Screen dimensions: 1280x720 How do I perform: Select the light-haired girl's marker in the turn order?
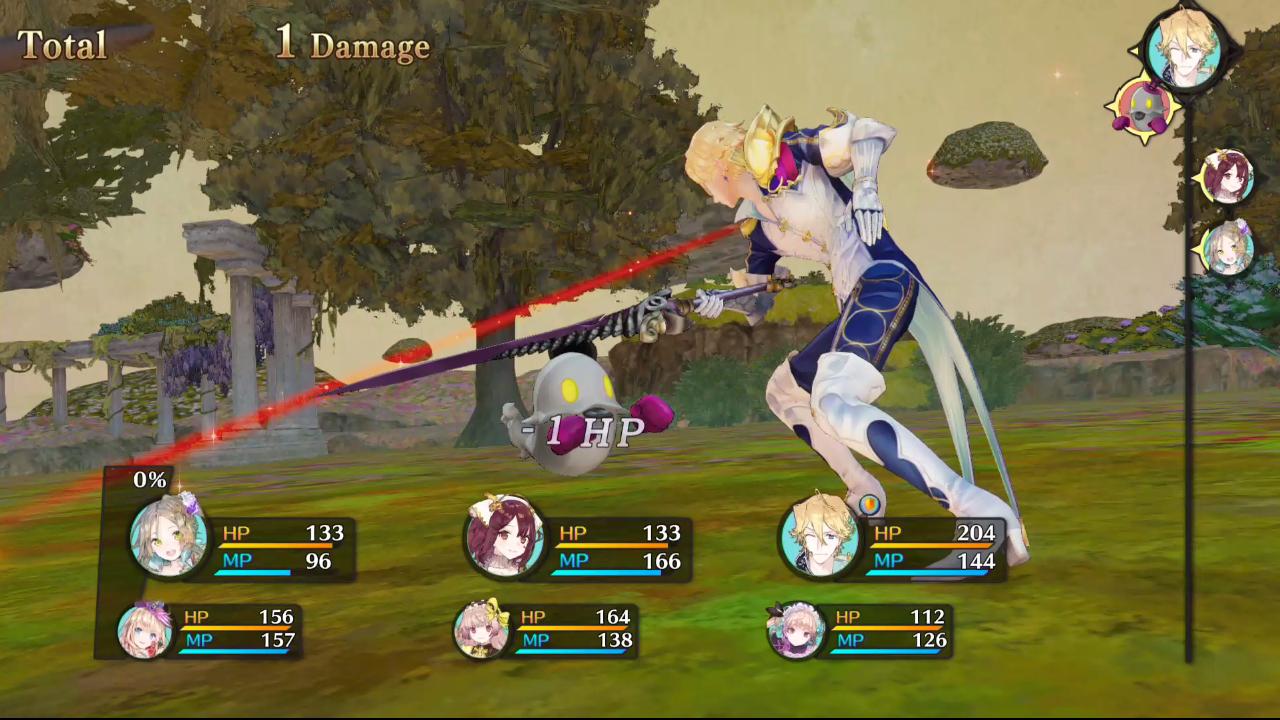coord(1226,249)
